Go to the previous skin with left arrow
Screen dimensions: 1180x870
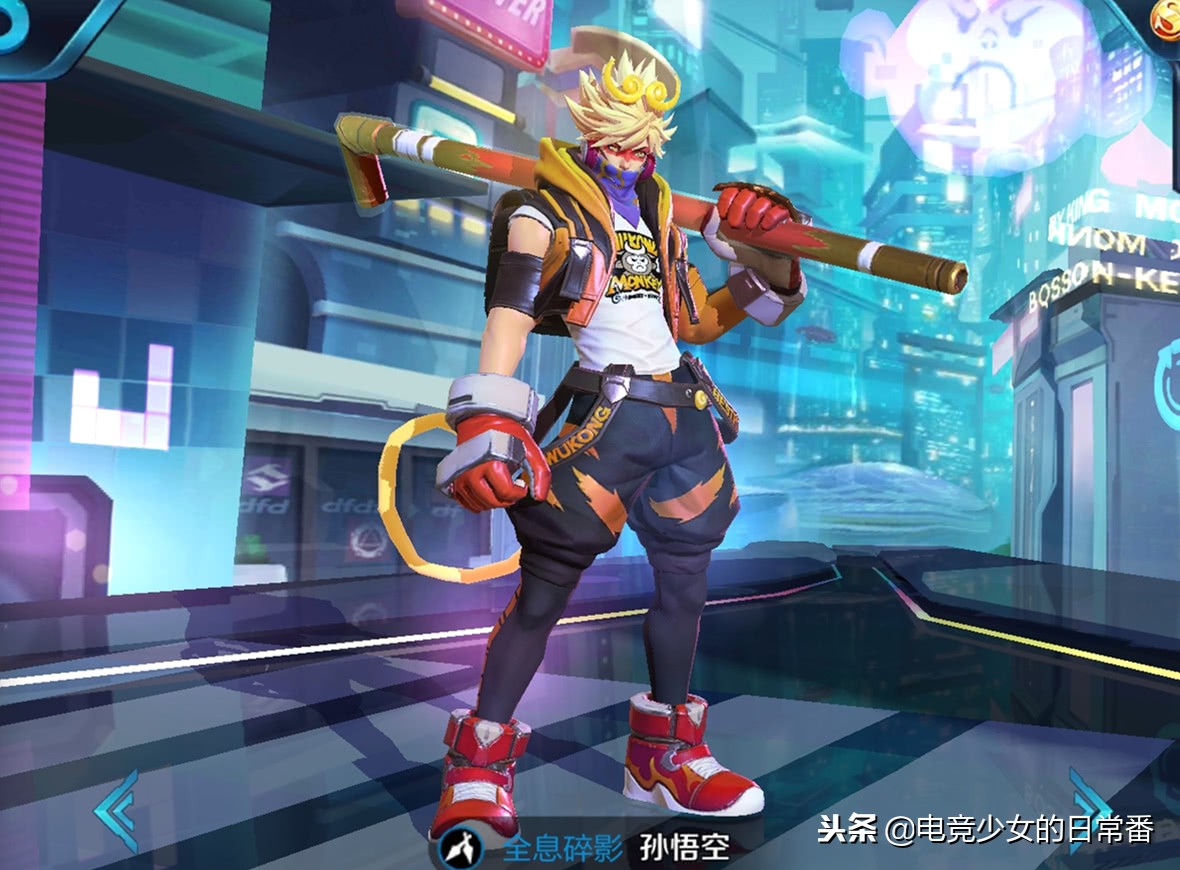tap(116, 809)
